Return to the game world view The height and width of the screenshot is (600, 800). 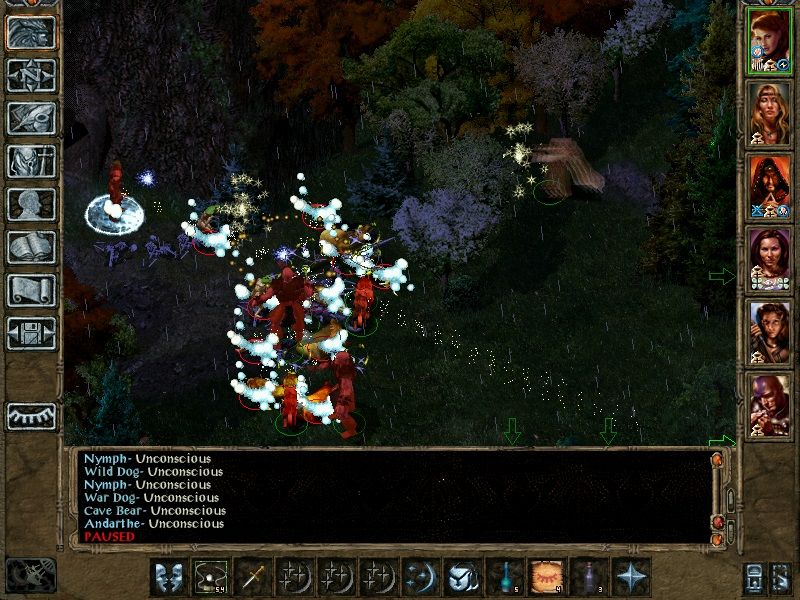(31, 32)
